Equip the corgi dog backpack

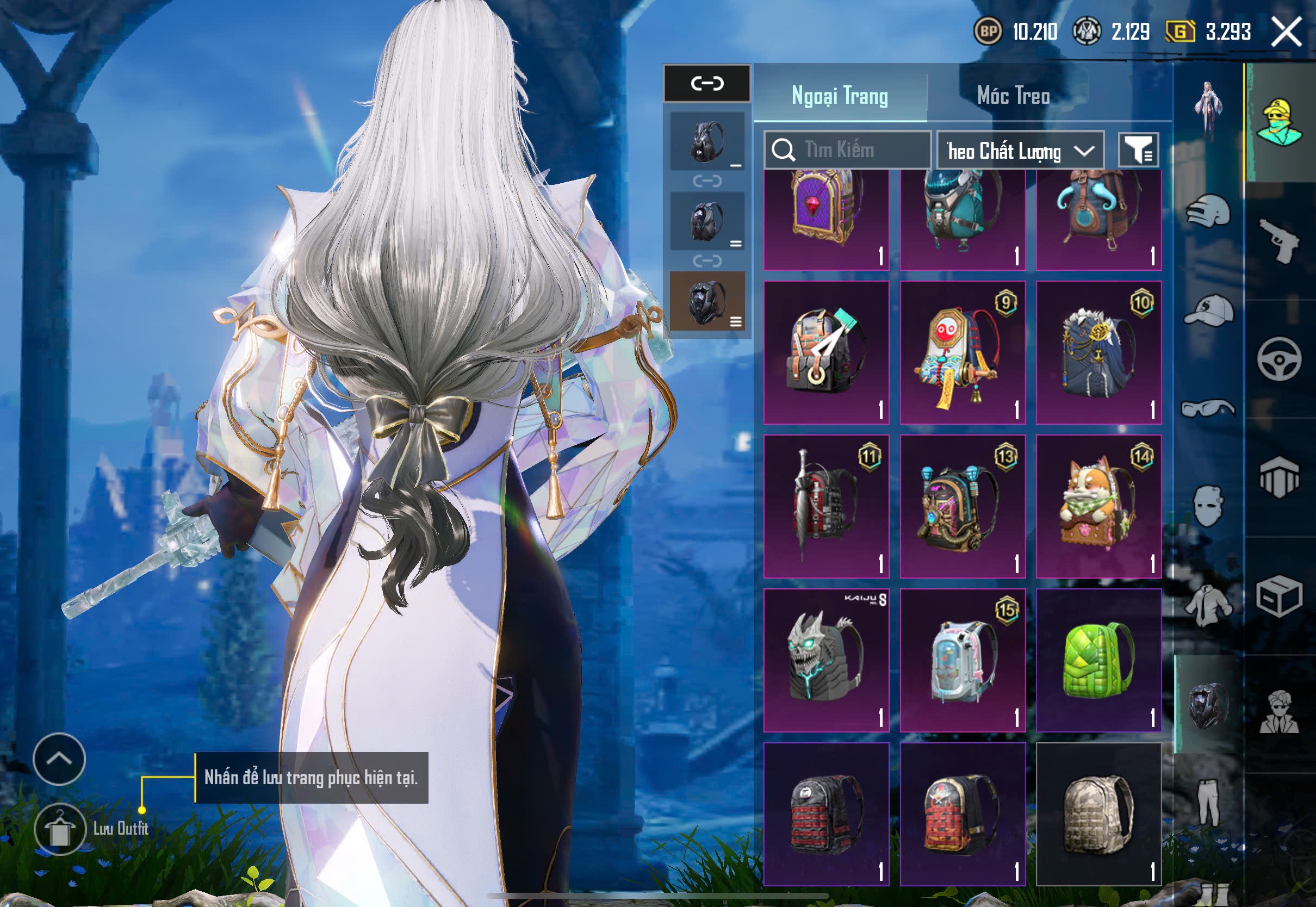[1098, 506]
